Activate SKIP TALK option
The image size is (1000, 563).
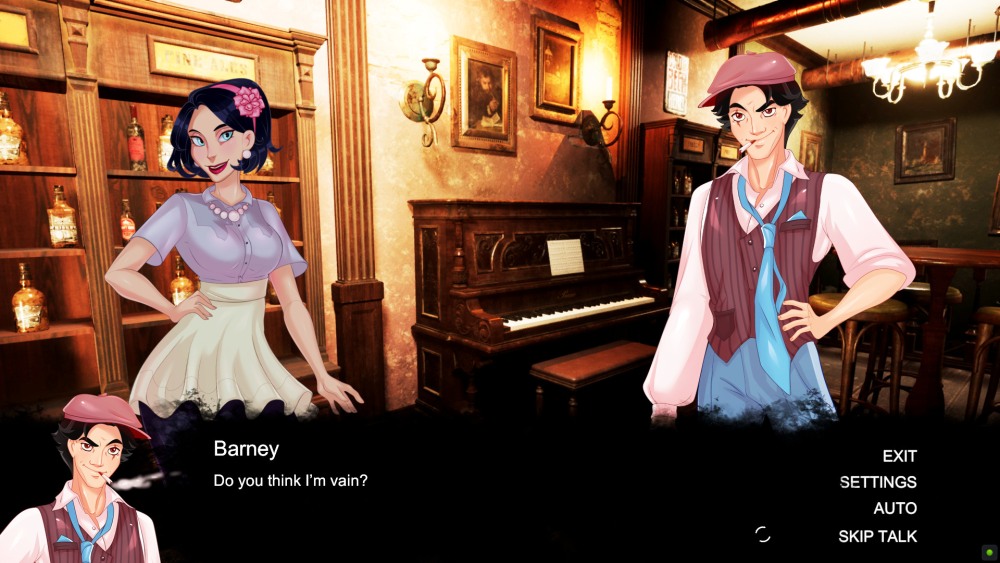click(877, 536)
